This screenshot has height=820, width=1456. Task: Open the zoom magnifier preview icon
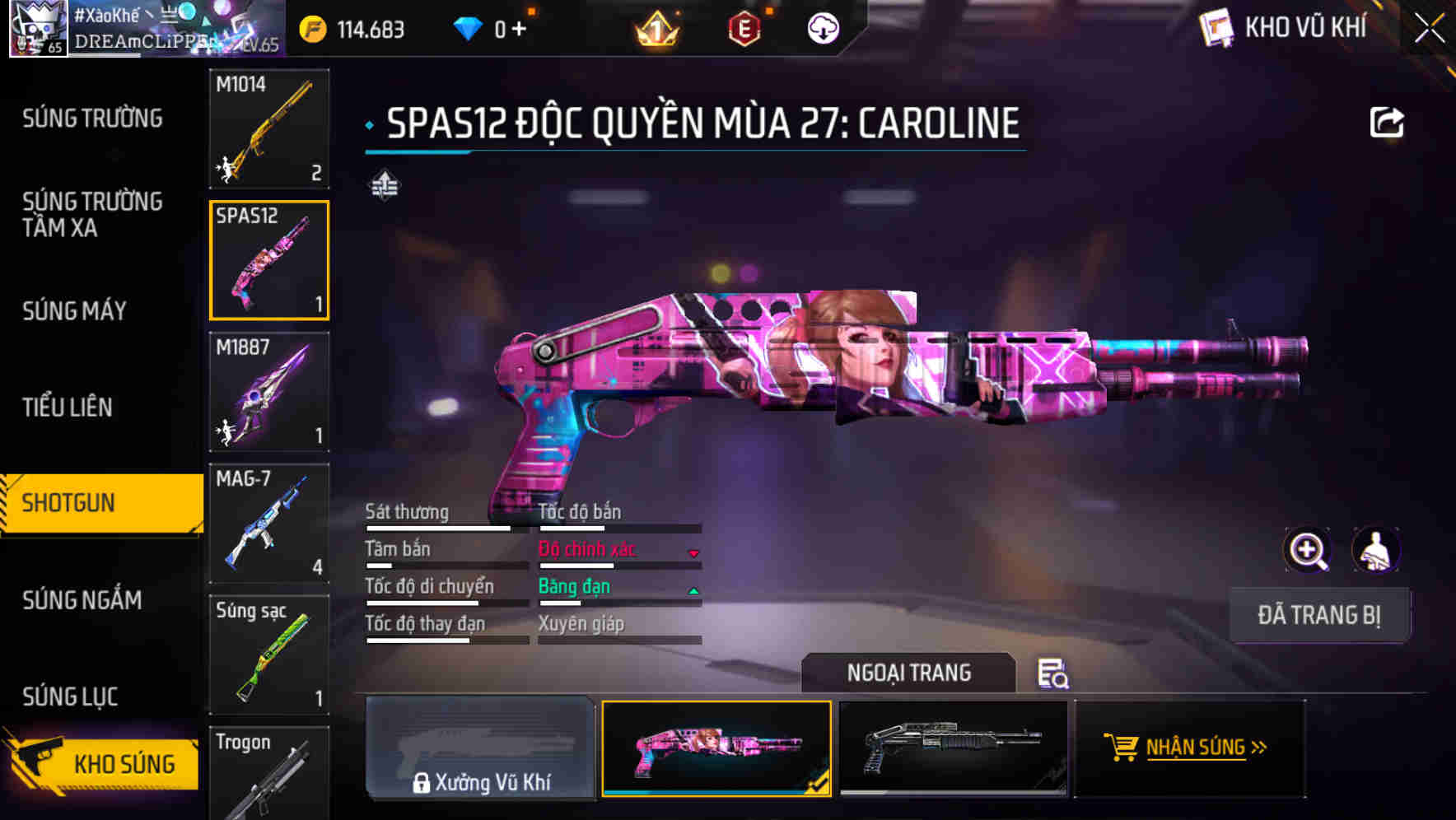pyautogui.click(x=1309, y=550)
